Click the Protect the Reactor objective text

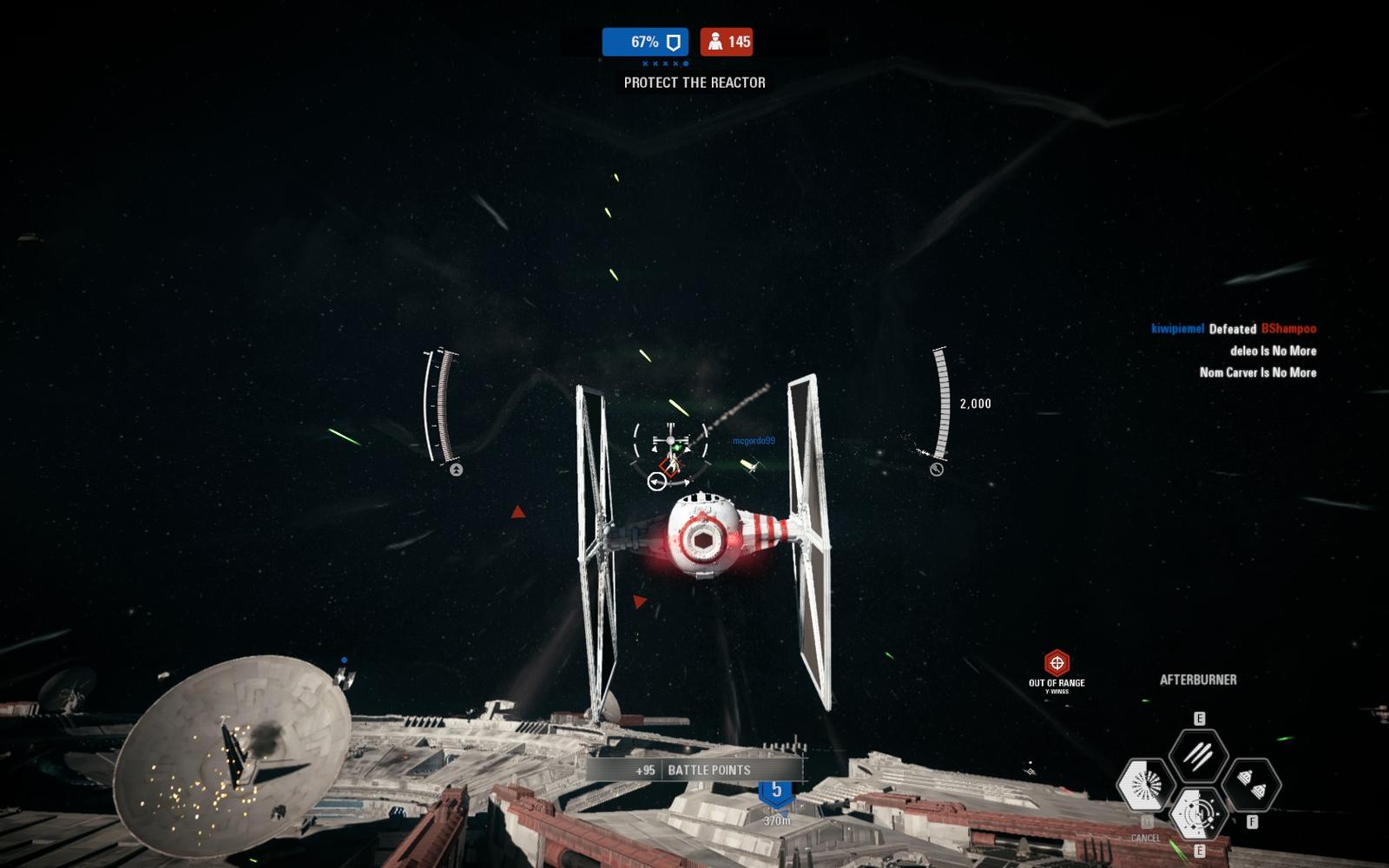[x=694, y=82]
